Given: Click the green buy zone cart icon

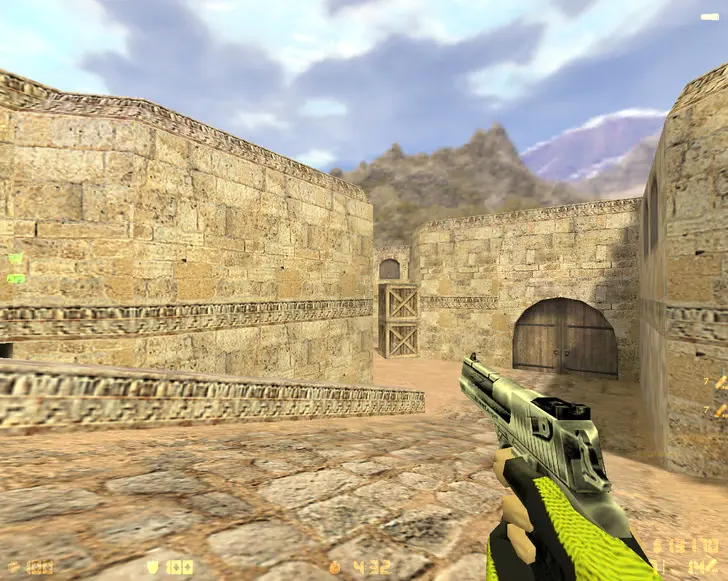Looking at the screenshot, I should click(x=15, y=259).
